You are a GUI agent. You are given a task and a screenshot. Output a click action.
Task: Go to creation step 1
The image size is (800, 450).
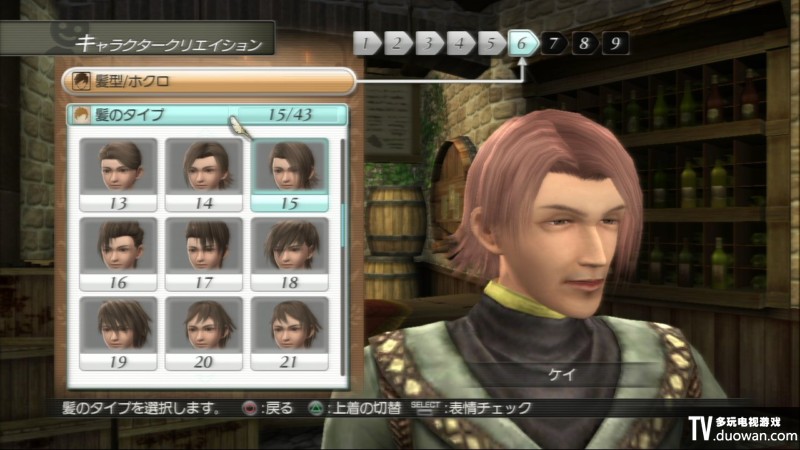(x=367, y=43)
